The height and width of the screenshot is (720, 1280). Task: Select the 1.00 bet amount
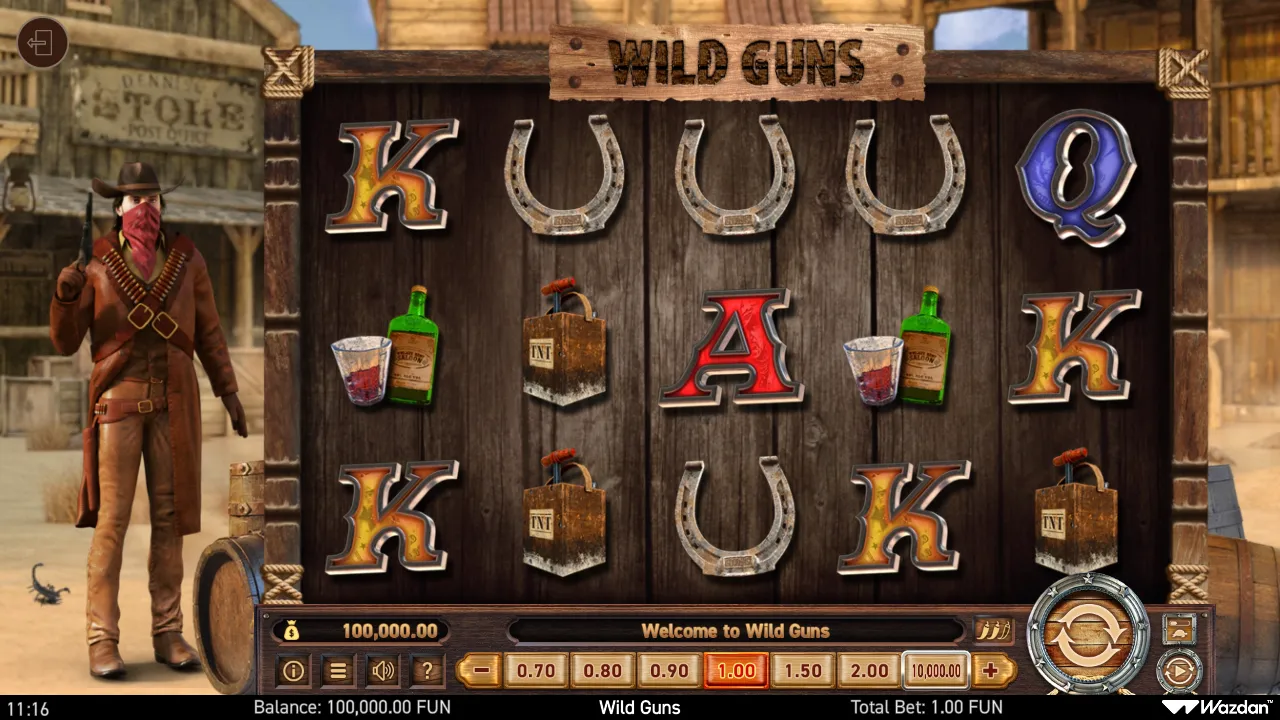[x=735, y=671]
